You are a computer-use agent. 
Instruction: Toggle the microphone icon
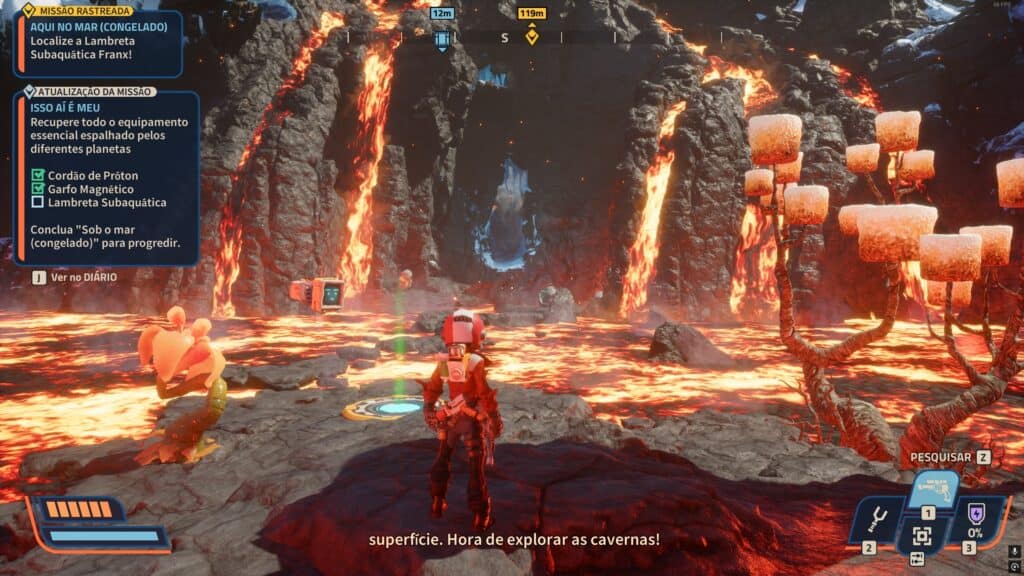[1011, 550]
